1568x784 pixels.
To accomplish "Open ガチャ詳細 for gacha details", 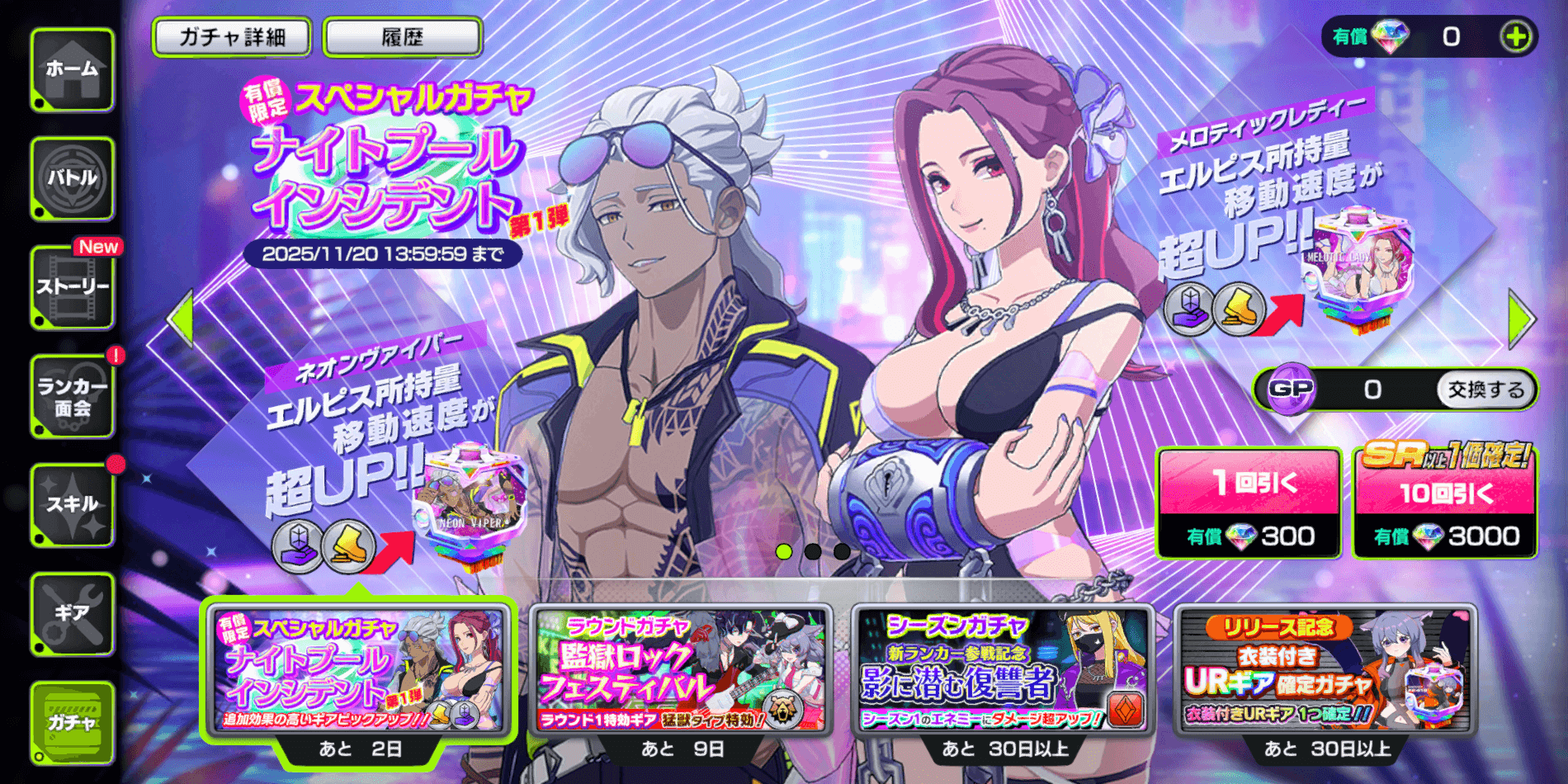I will click(232, 36).
